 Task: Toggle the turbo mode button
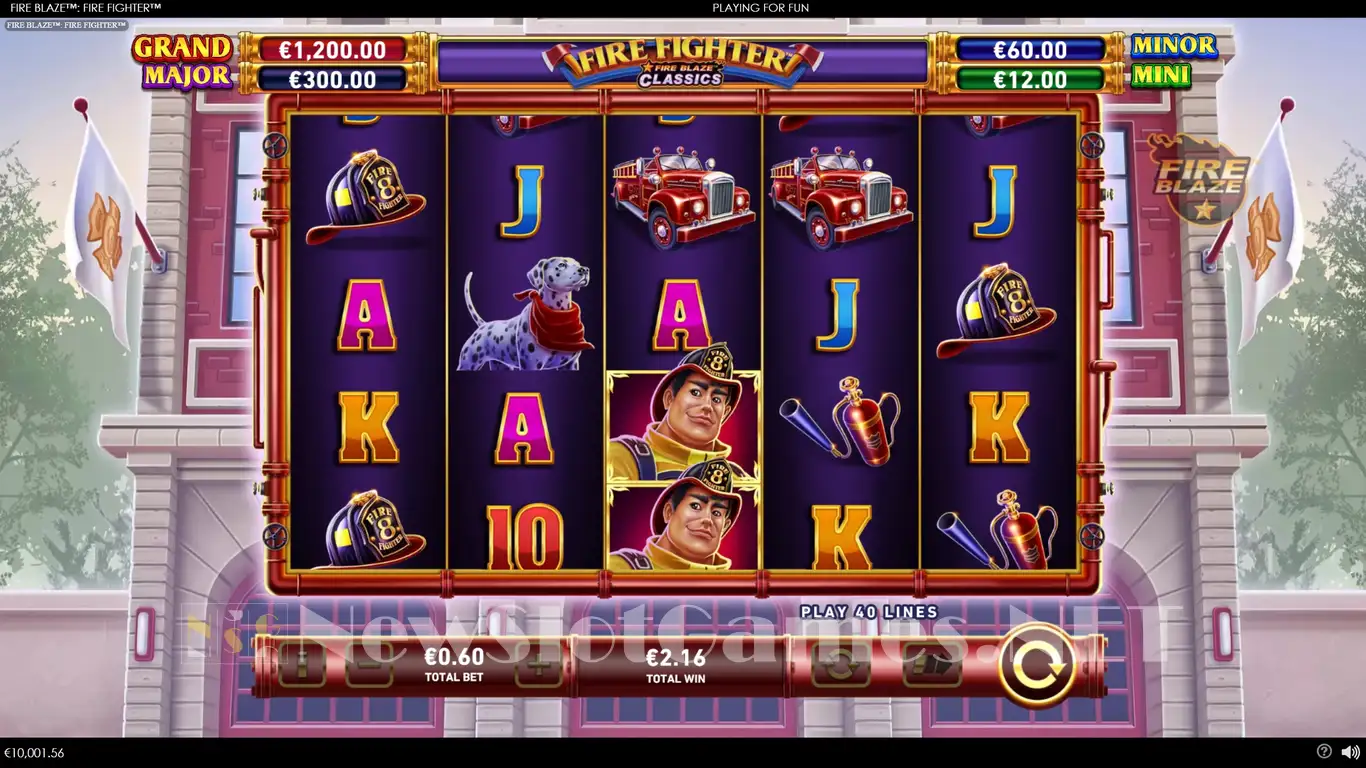tap(931, 665)
